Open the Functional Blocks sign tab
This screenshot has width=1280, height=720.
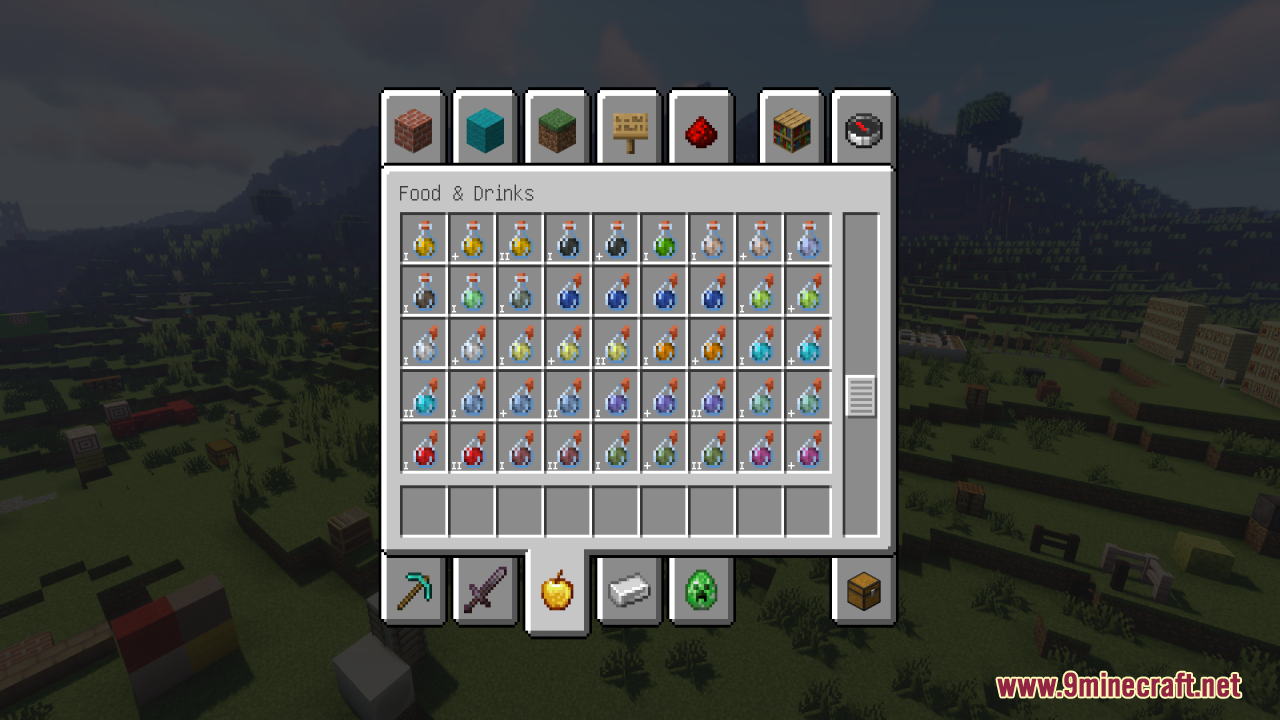(x=628, y=127)
